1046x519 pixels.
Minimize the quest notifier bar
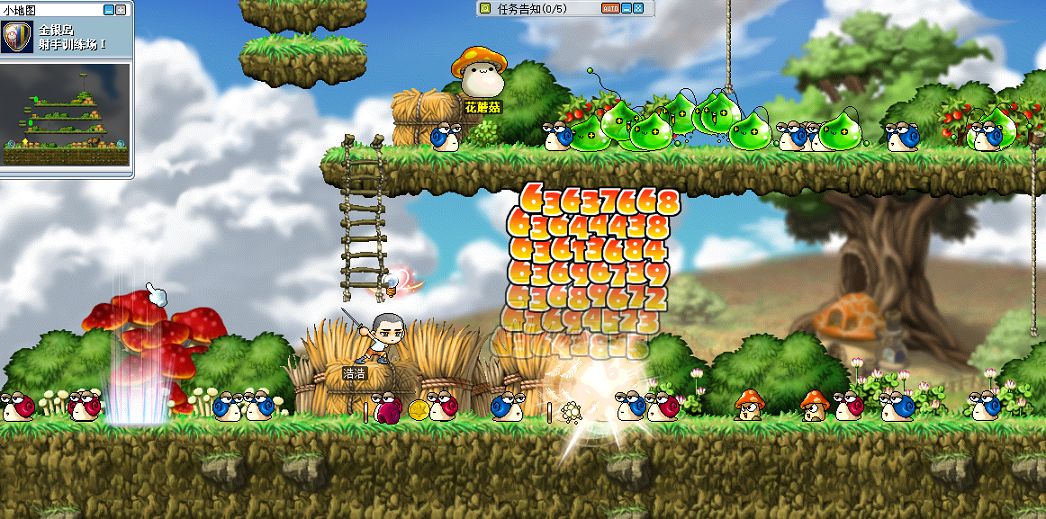click(627, 8)
